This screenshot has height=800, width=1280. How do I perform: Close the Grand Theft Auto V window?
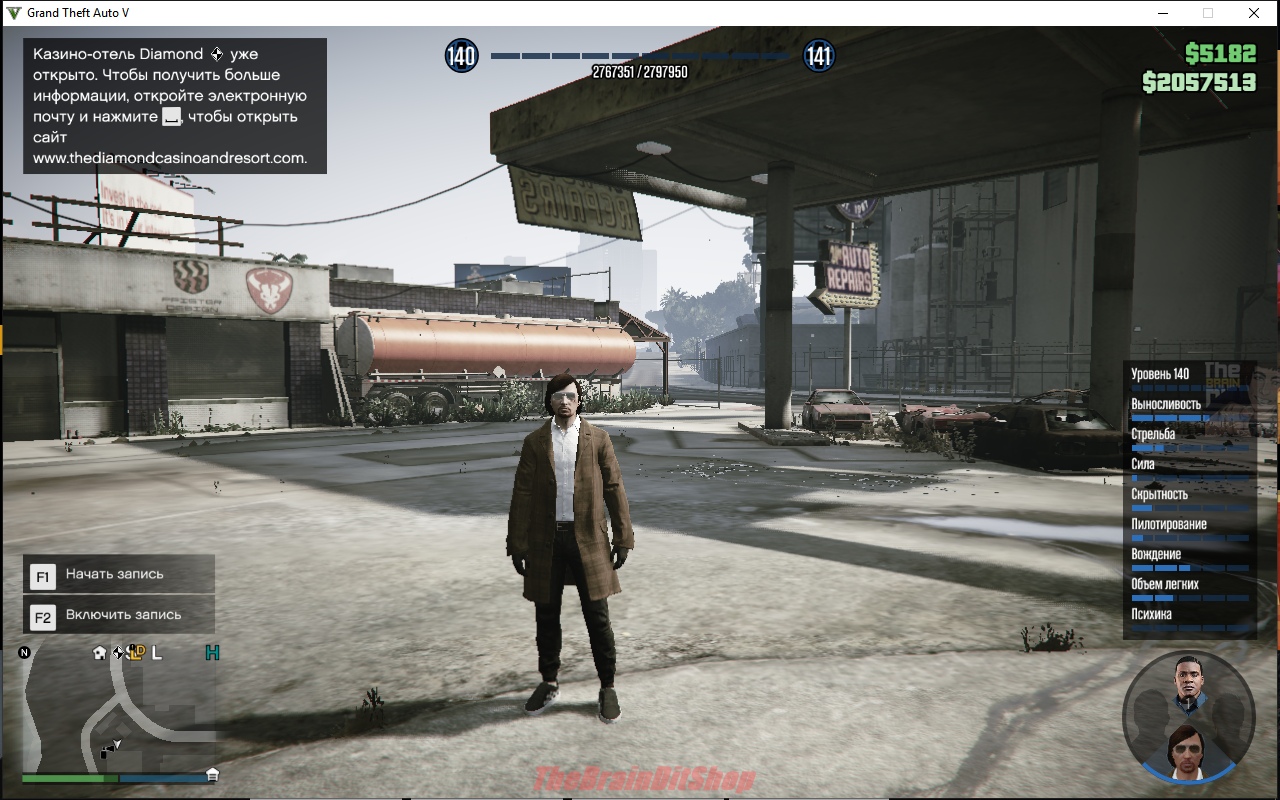[x=1253, y=13]
